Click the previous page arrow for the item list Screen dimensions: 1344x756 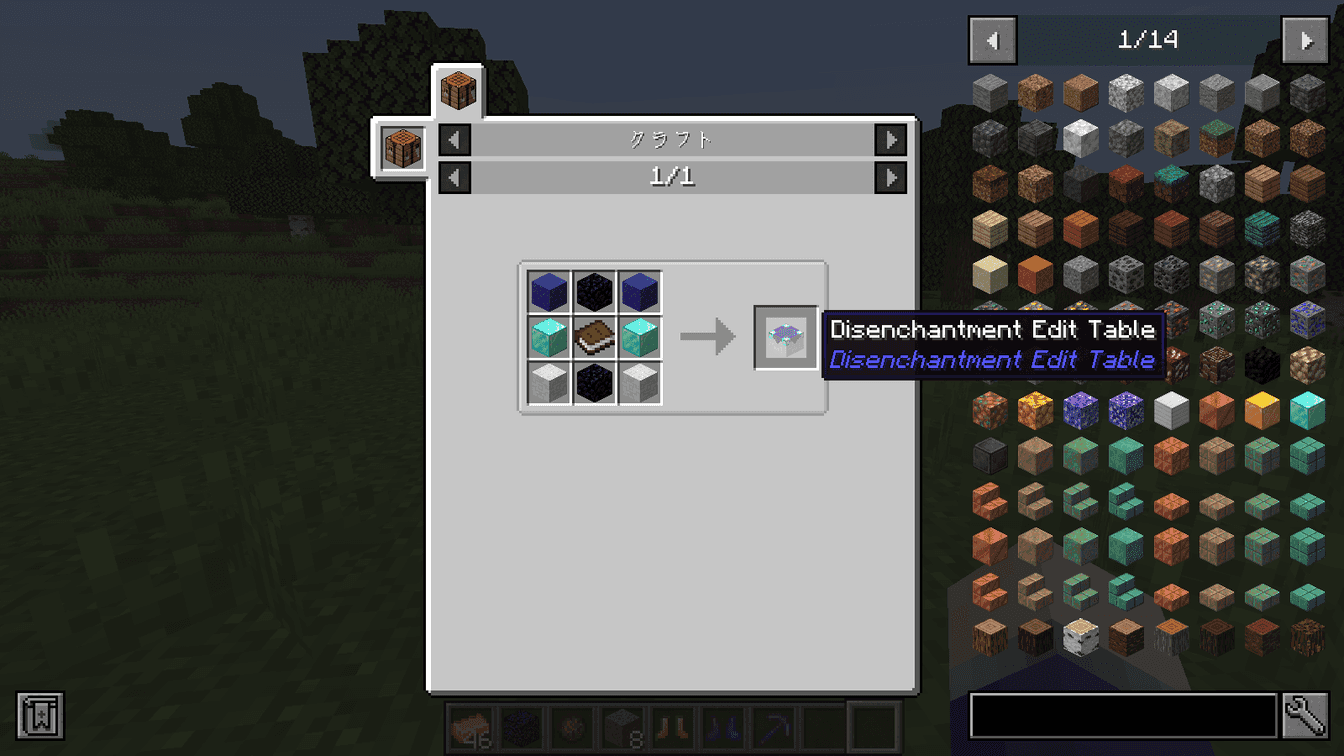(x=992, y=40)
